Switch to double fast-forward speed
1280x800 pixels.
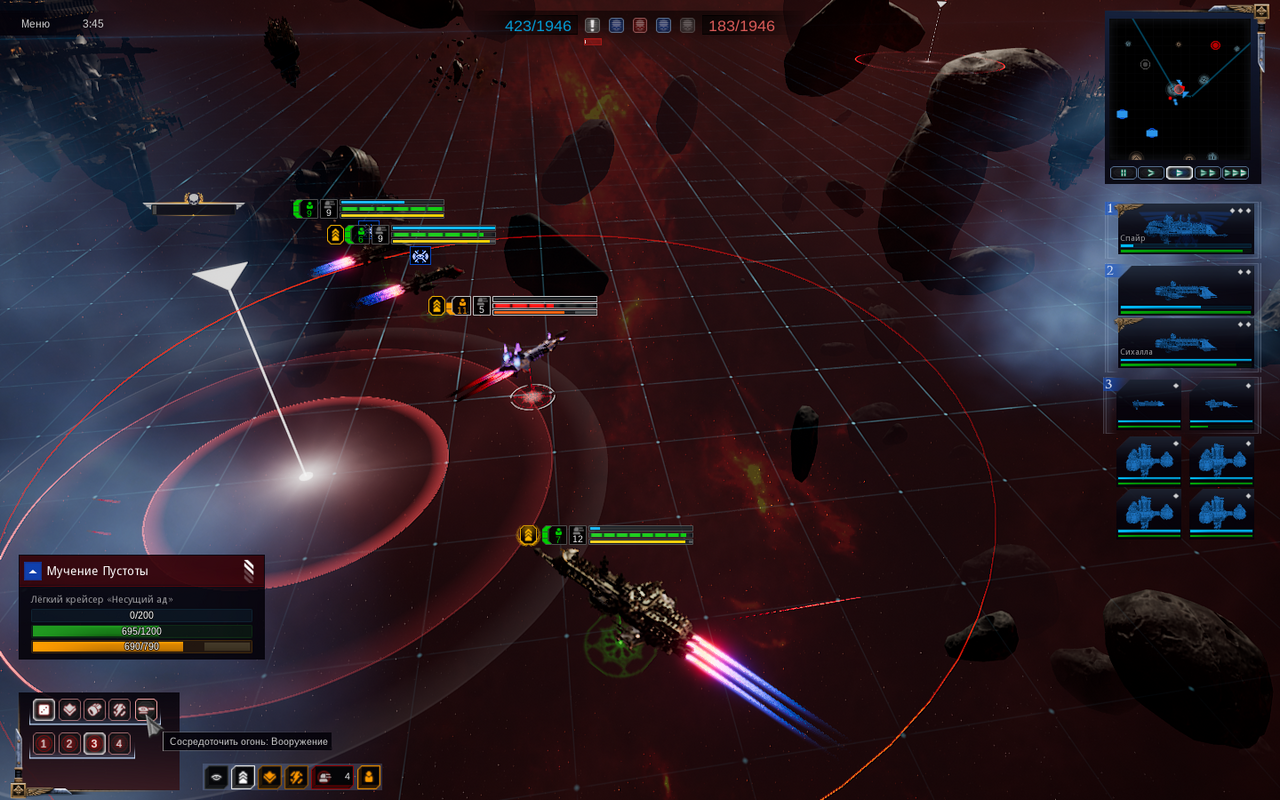click(x=1207, y=173)
